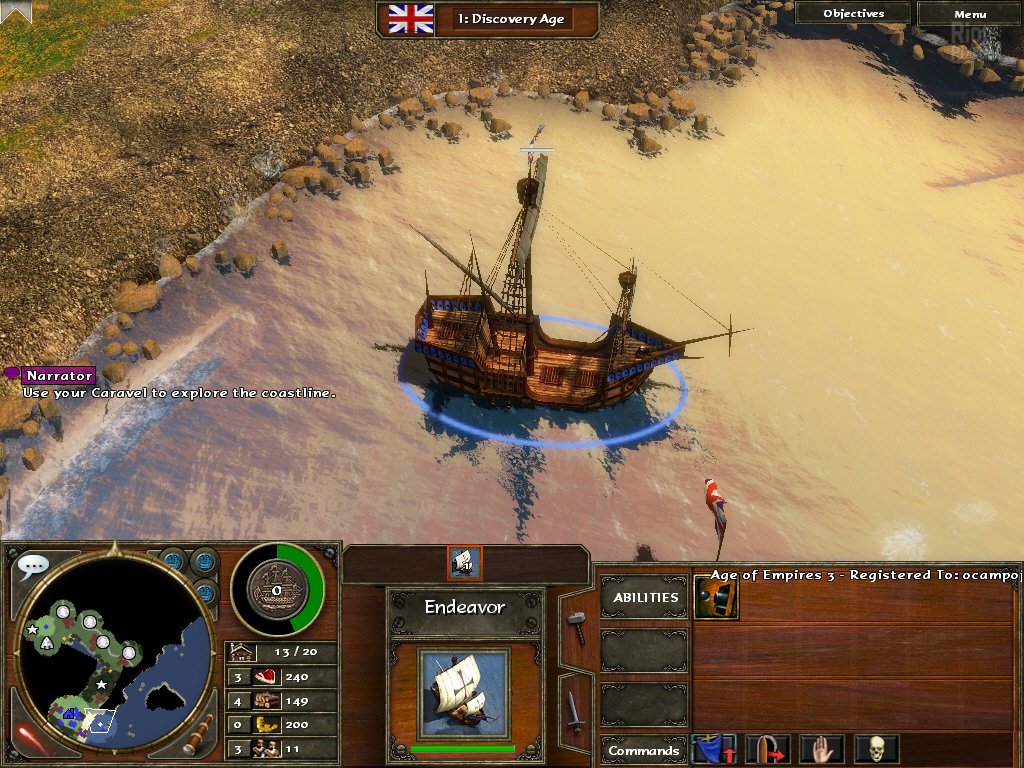Screen dimensions: 1024x768
Task: Open the Objectives panel
Action: tap(853, 14)
